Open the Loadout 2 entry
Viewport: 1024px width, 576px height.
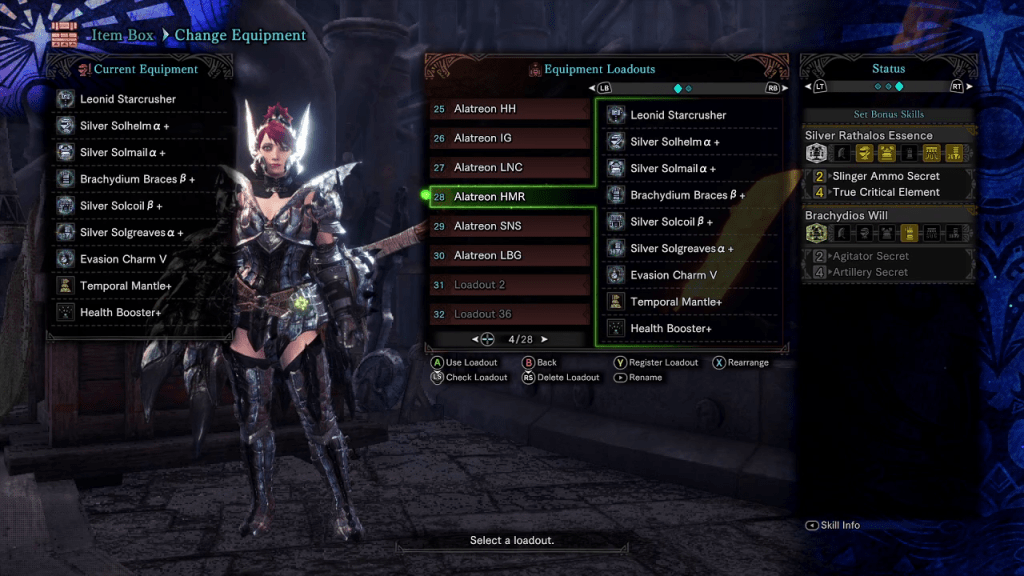[510, 285]
